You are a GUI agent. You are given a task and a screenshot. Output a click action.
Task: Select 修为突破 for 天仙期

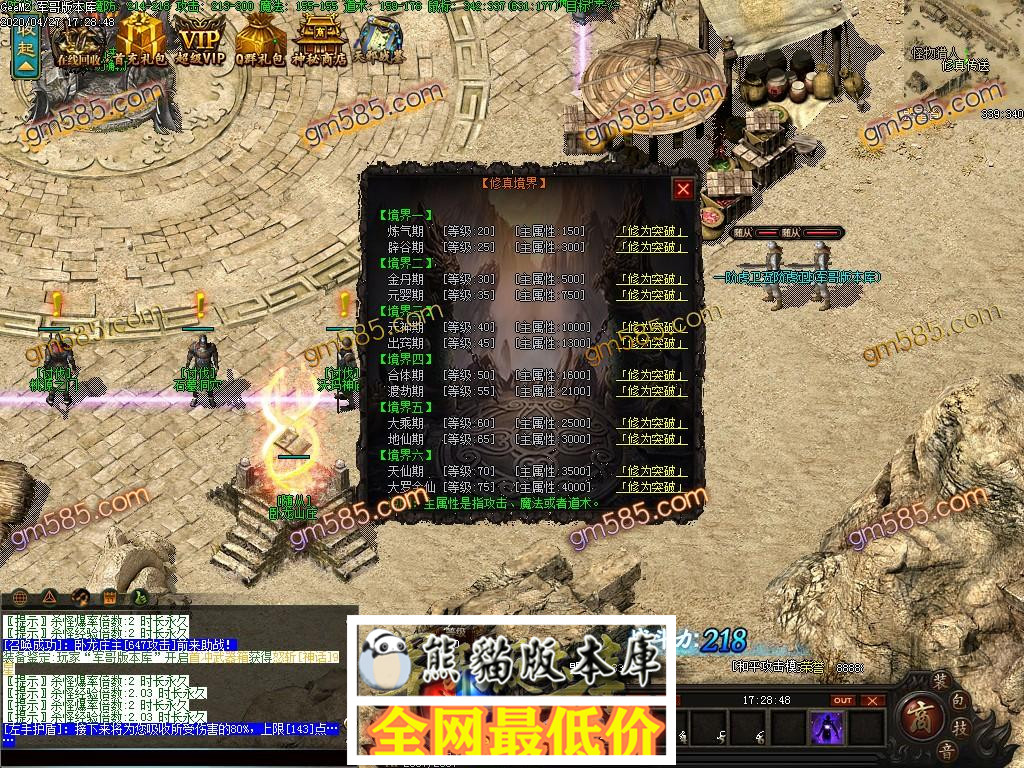[x=653, y=471]
